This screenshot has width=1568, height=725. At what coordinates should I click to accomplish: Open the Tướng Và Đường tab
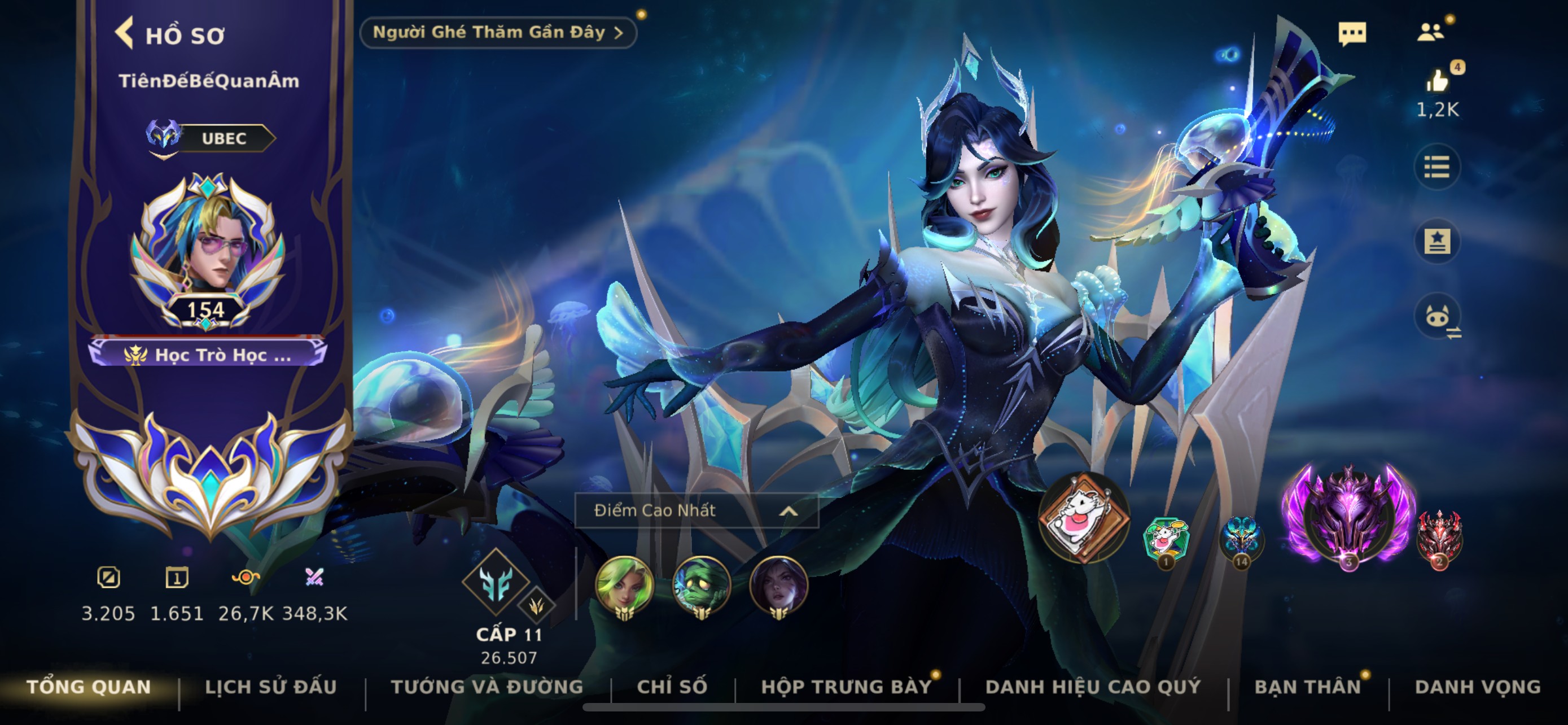click(x=487, y=687)
